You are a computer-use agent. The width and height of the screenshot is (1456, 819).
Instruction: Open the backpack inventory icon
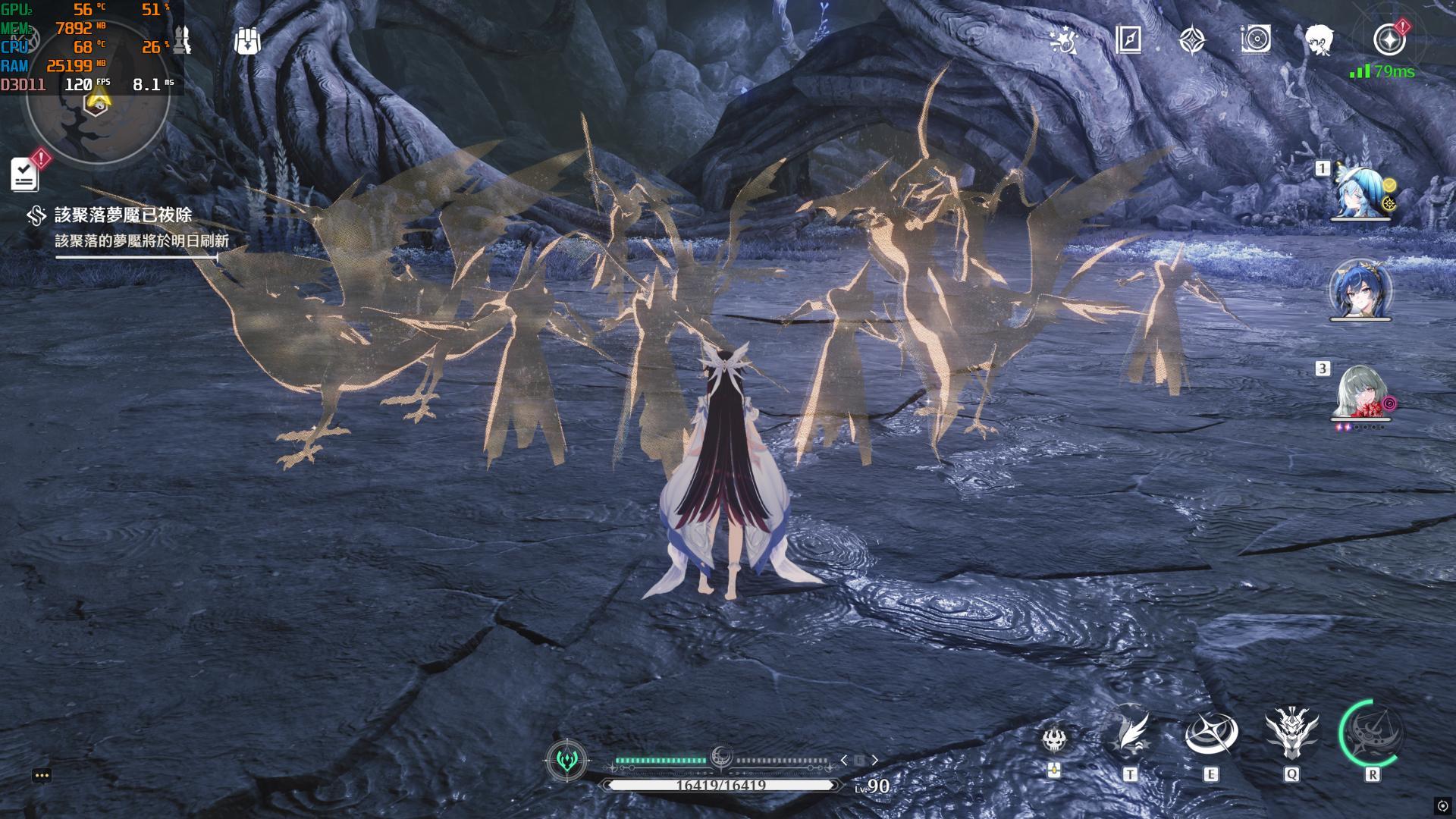248,41
